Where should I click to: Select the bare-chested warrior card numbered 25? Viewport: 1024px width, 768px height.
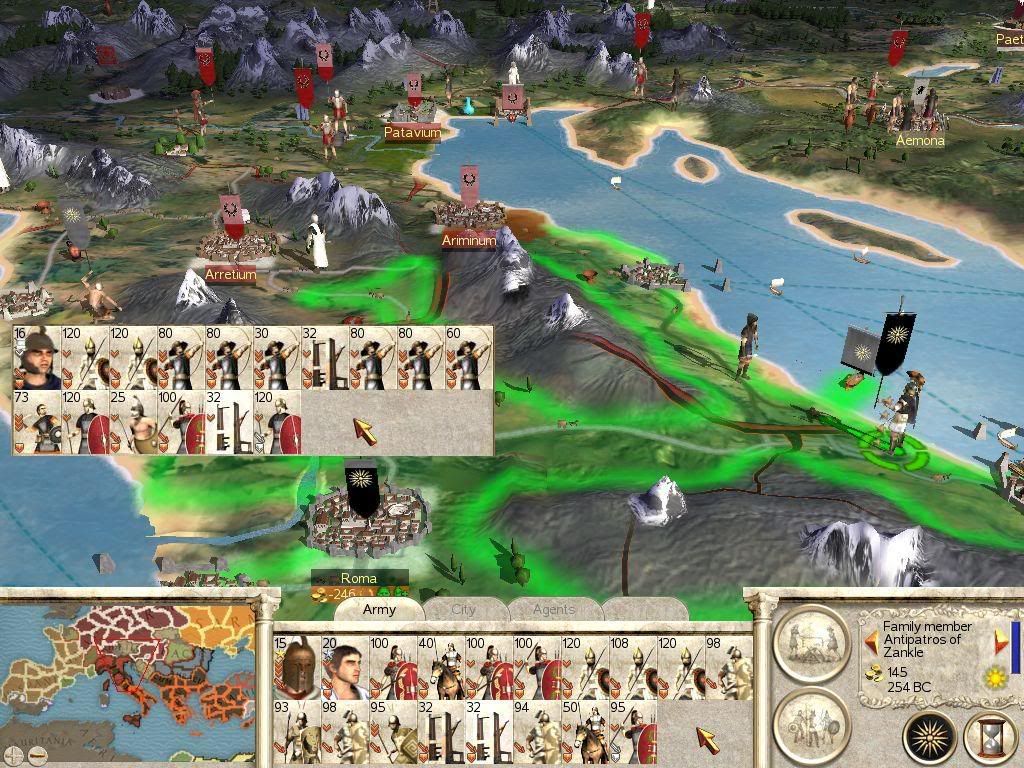tap(133, 422)
